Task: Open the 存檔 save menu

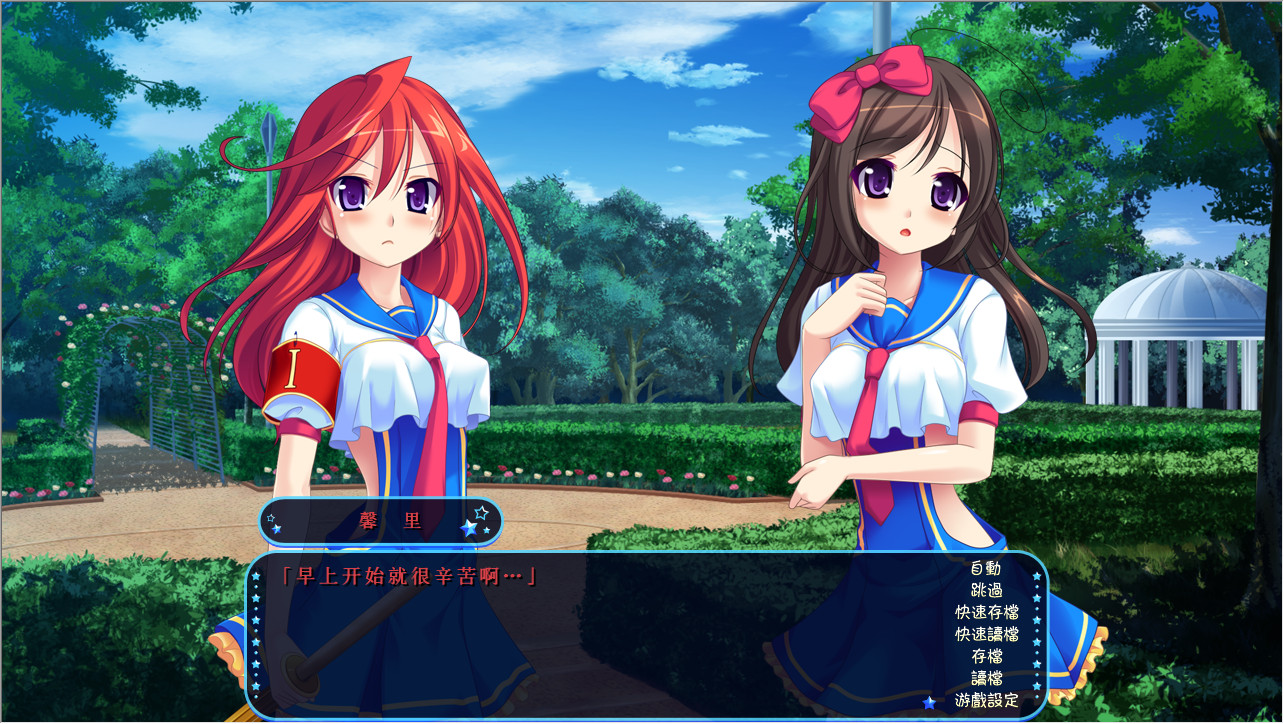Action: click(x=986, y=656)
